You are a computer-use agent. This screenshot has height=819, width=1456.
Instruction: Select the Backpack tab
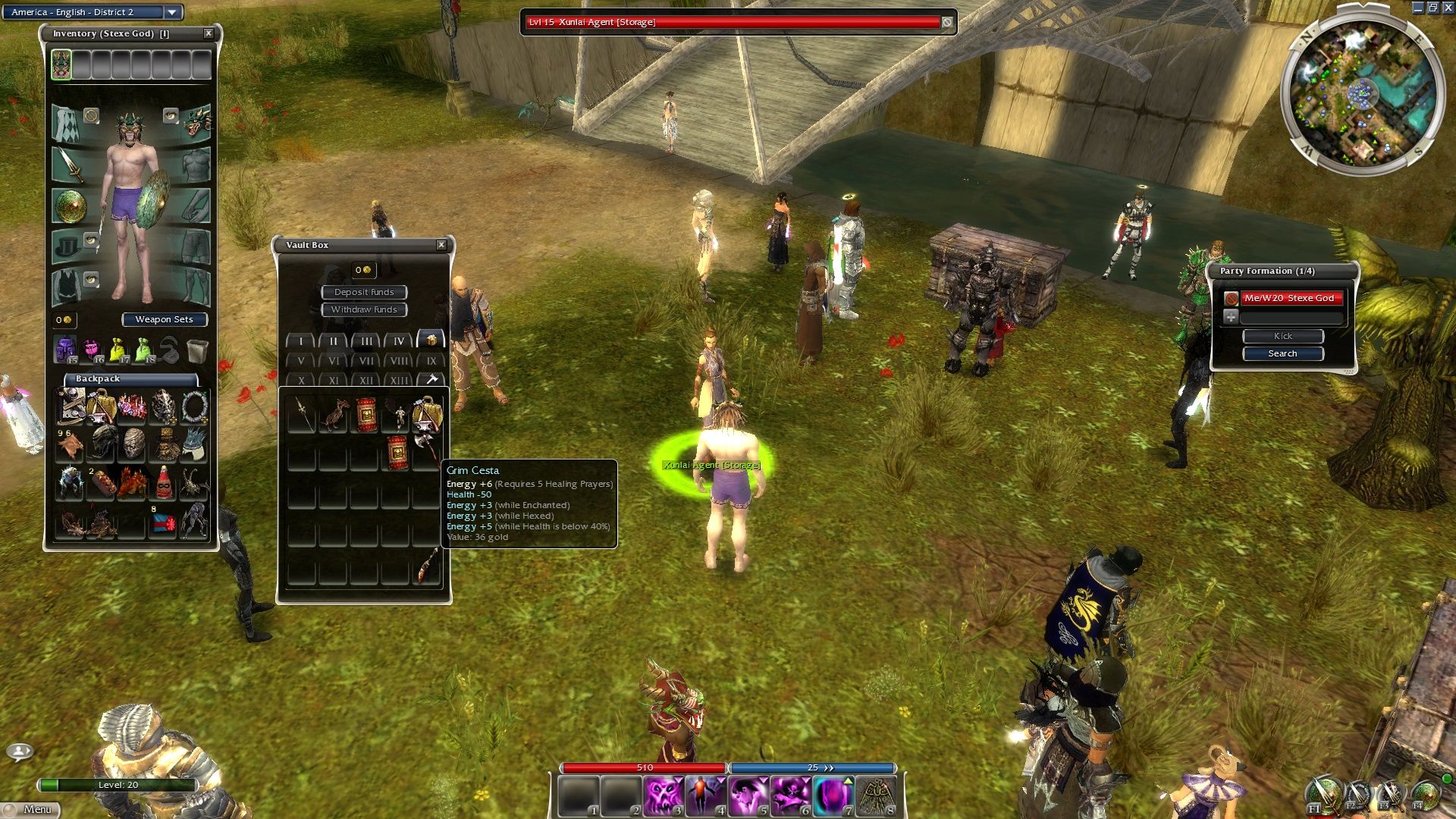tap(98, 378)
